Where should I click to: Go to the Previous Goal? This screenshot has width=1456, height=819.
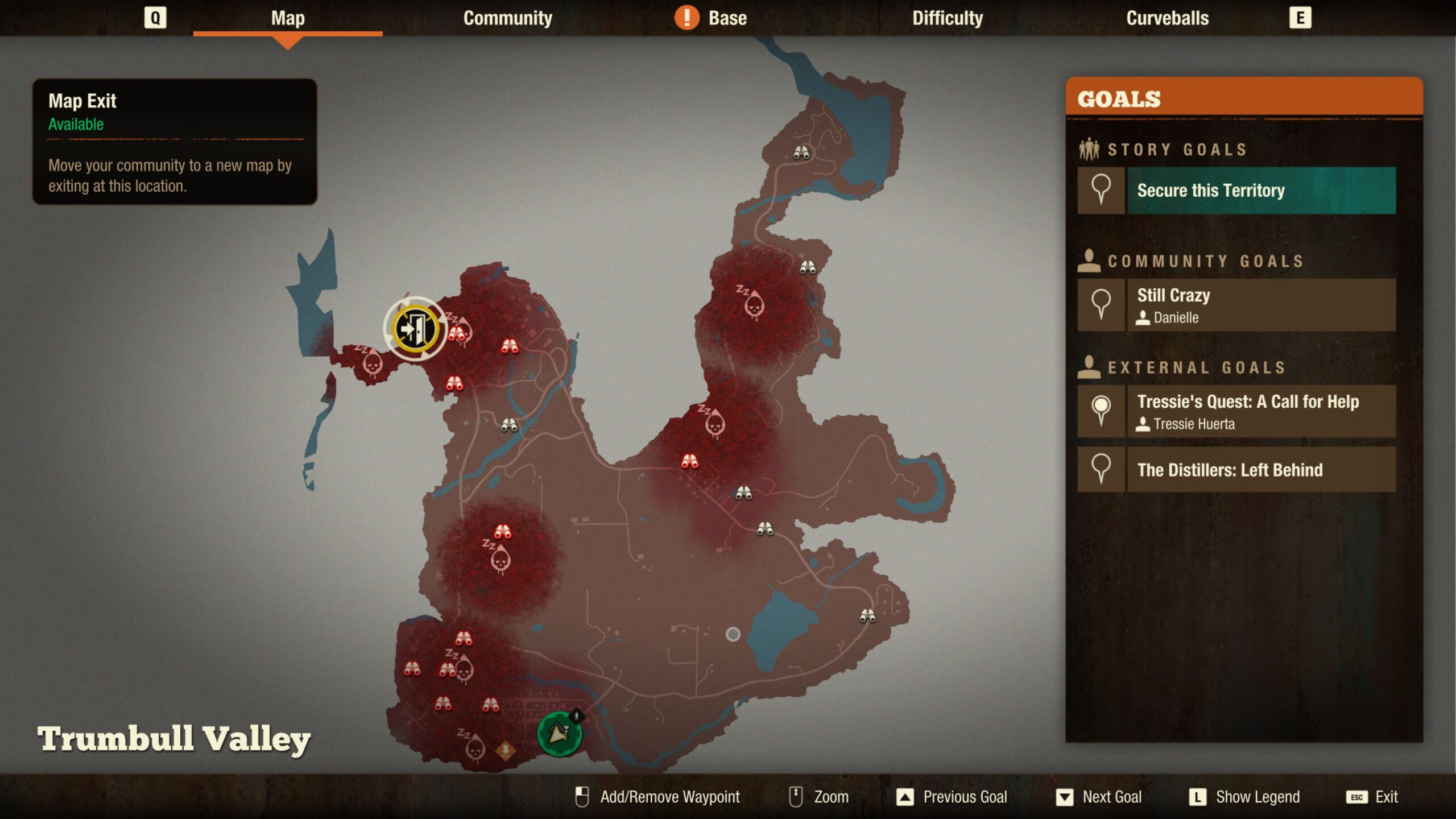(x=952, y=797)
